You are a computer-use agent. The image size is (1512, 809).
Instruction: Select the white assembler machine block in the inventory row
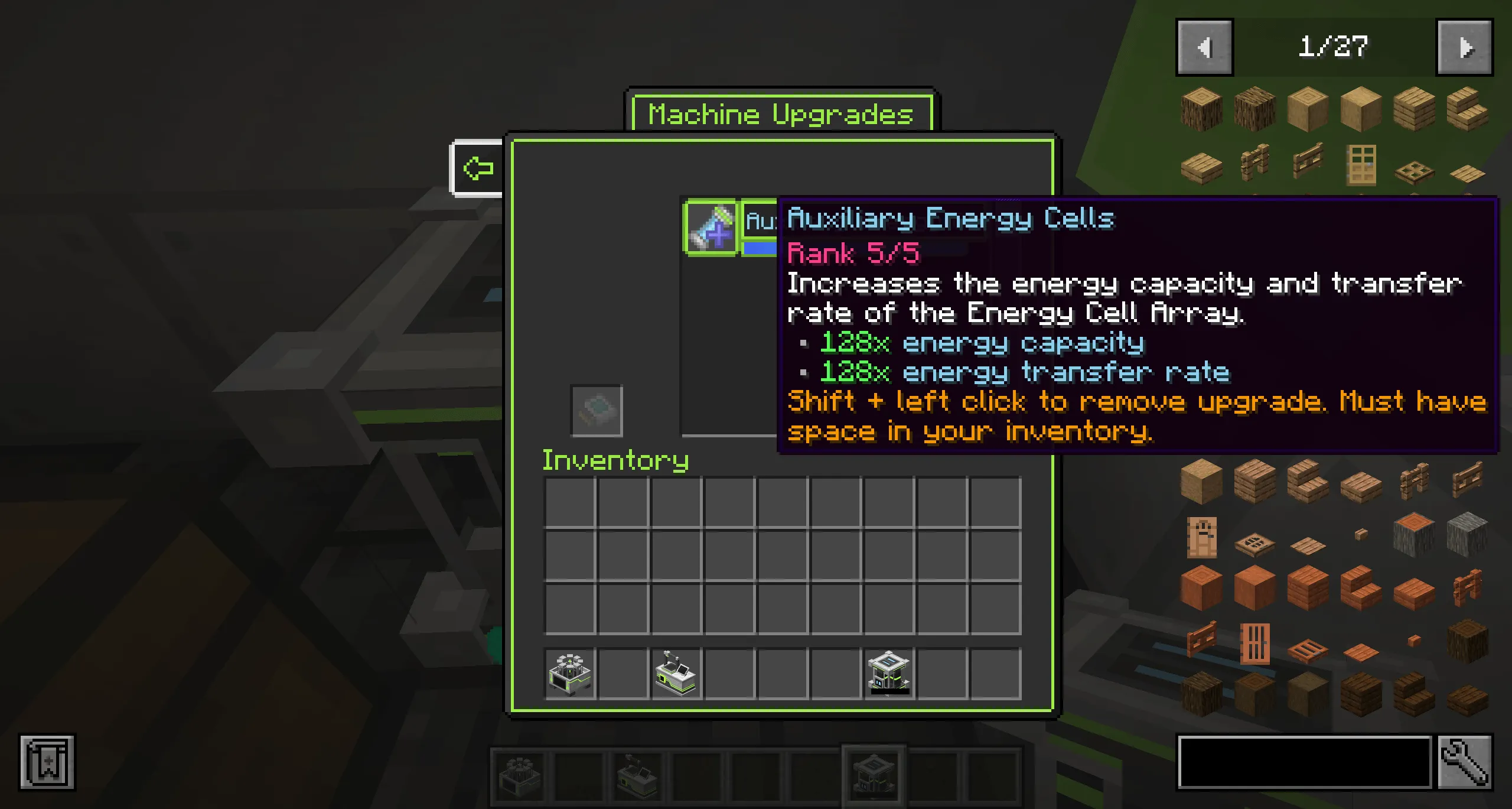pos(675,674)
